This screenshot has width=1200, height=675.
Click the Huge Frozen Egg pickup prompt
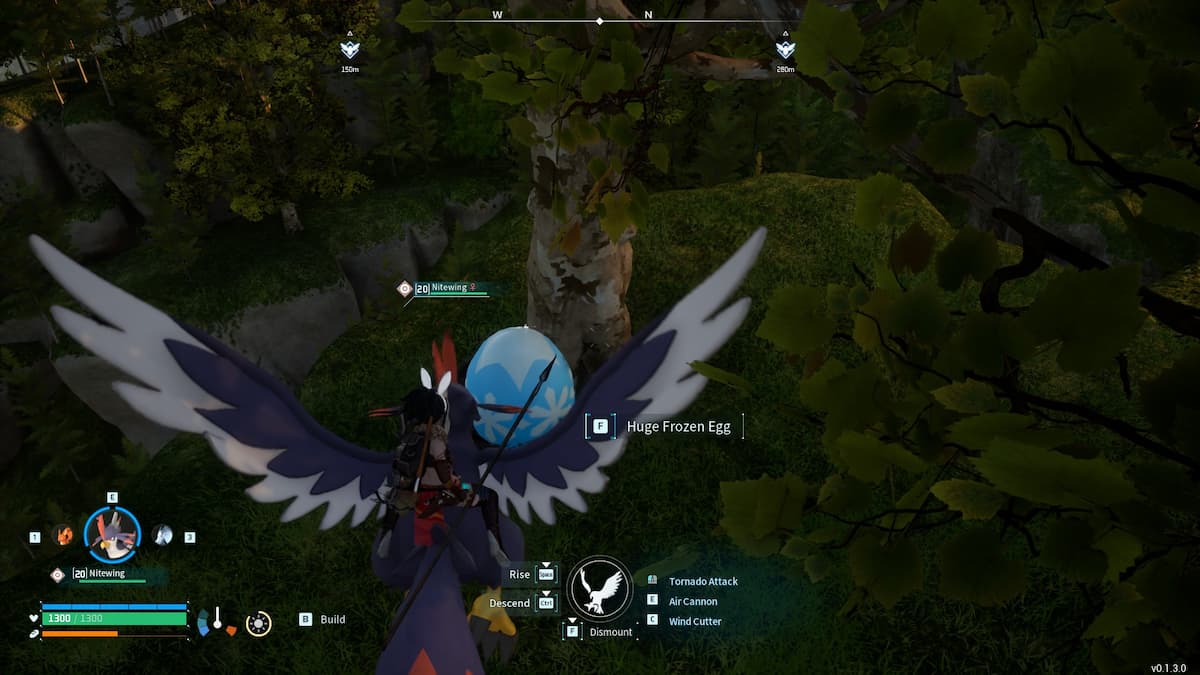[678, 427]
